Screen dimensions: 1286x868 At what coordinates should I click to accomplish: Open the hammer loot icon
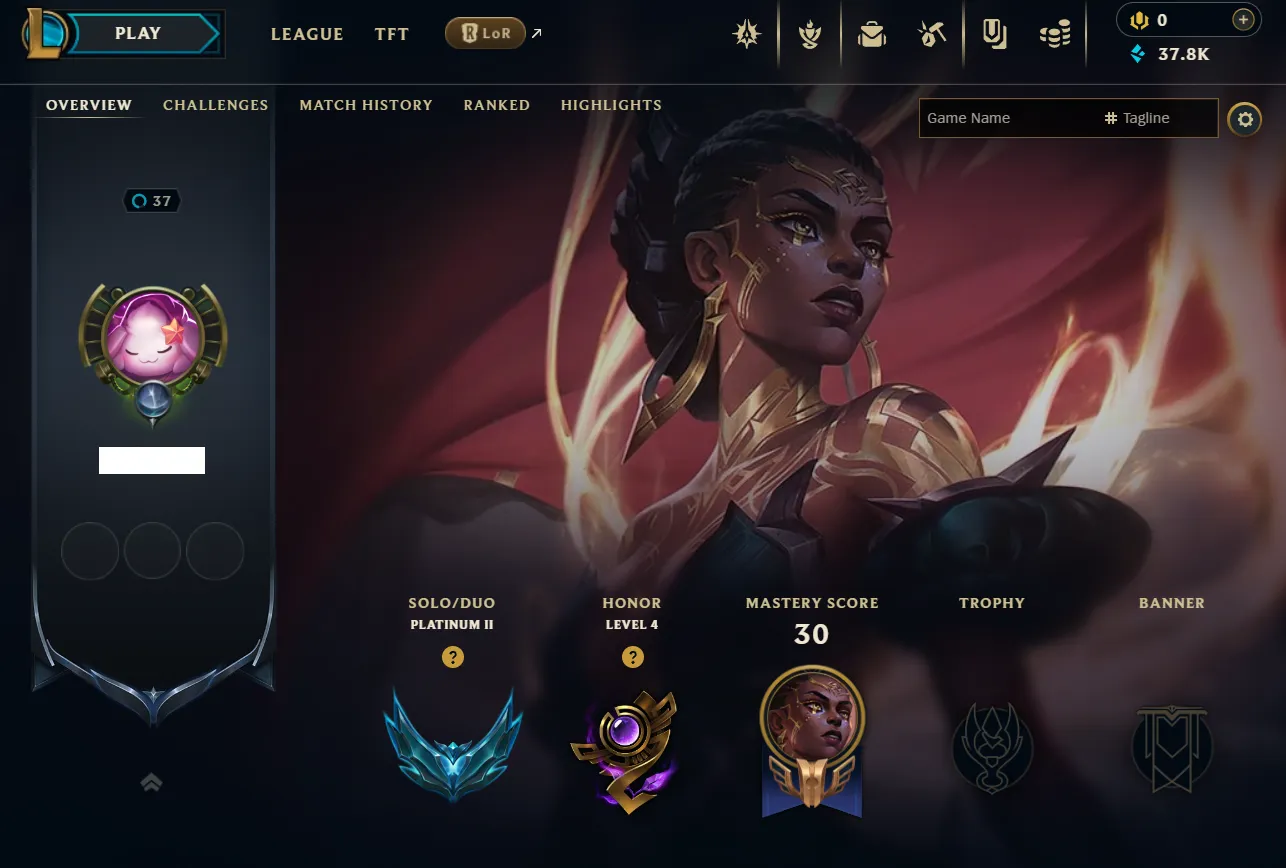(932, 35)
